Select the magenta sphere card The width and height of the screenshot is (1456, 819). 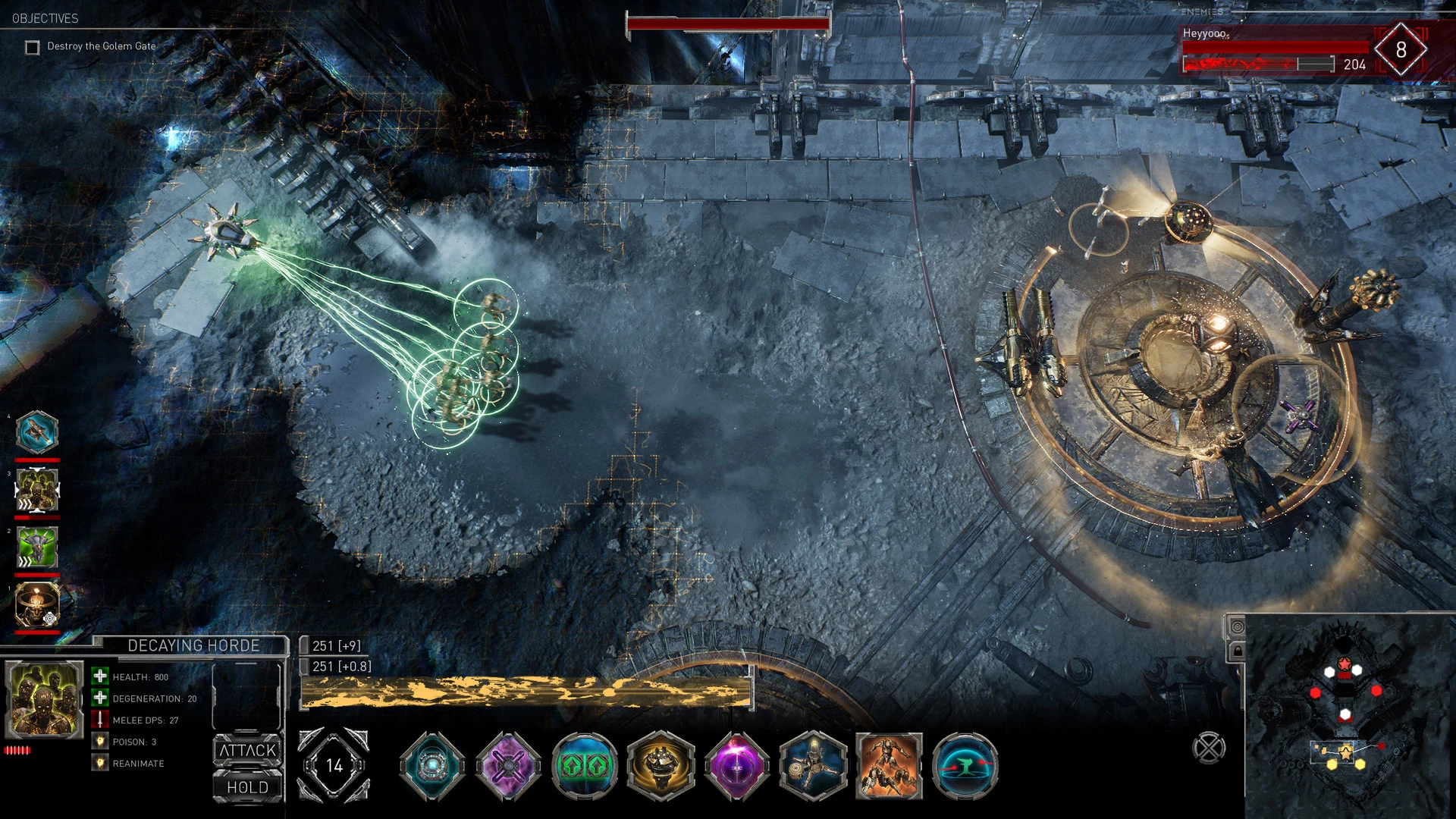736,766
